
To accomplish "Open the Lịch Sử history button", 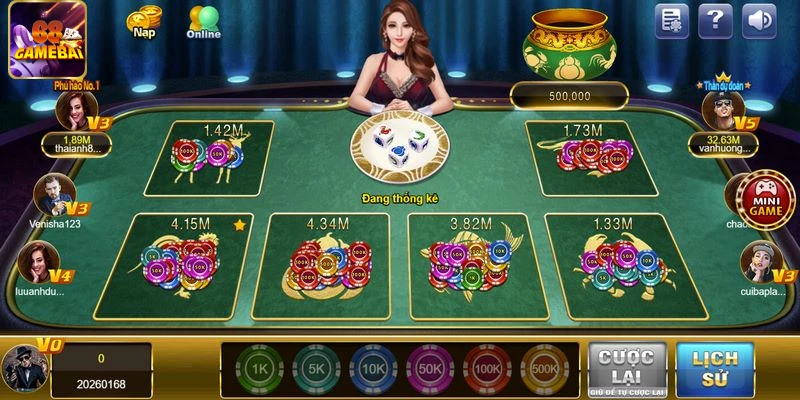I will pos(715,369).
